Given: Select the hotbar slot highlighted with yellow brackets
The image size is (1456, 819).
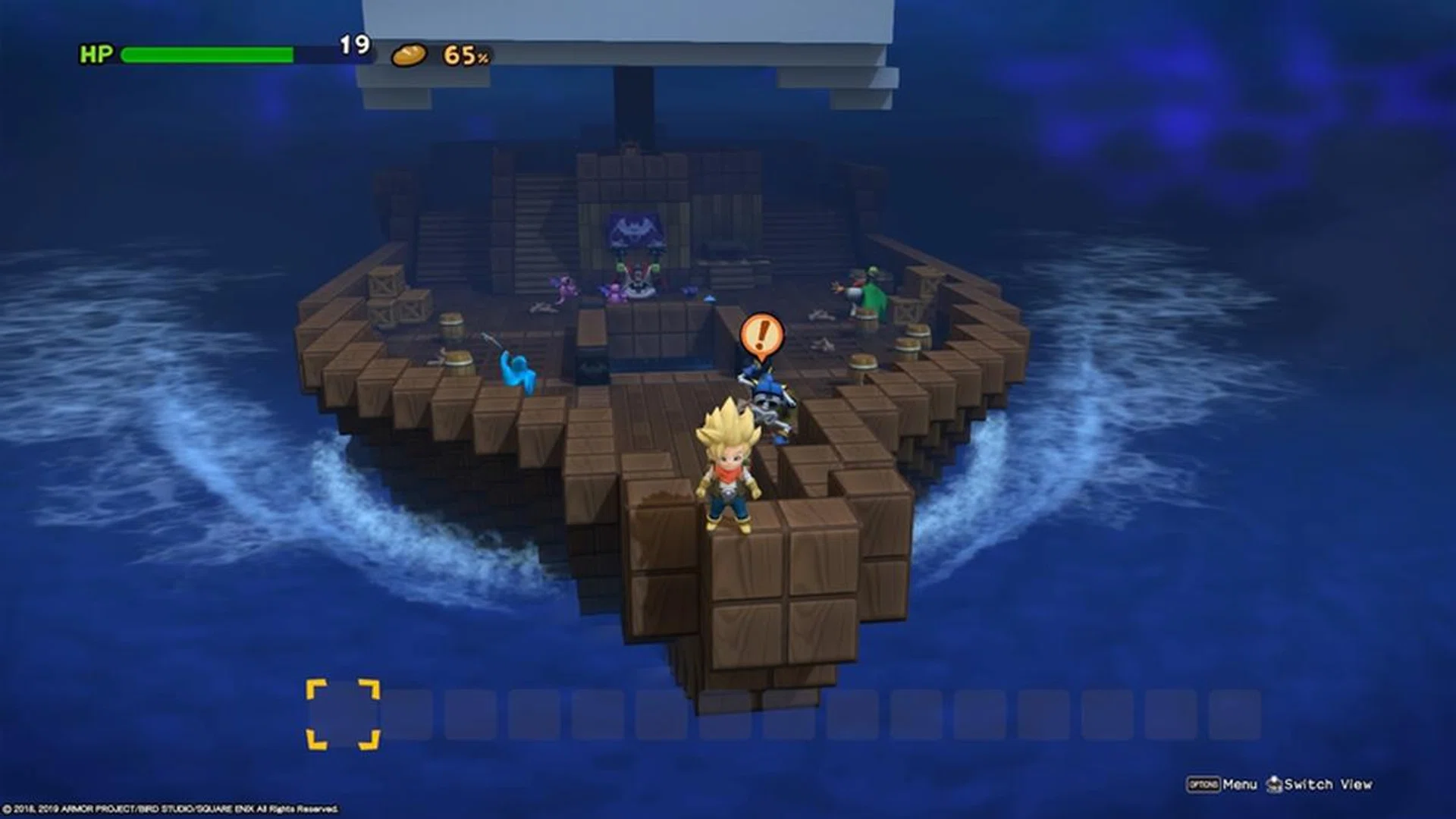Looking at the screenshot, I should pyautogui.click(x=343, y=714).
